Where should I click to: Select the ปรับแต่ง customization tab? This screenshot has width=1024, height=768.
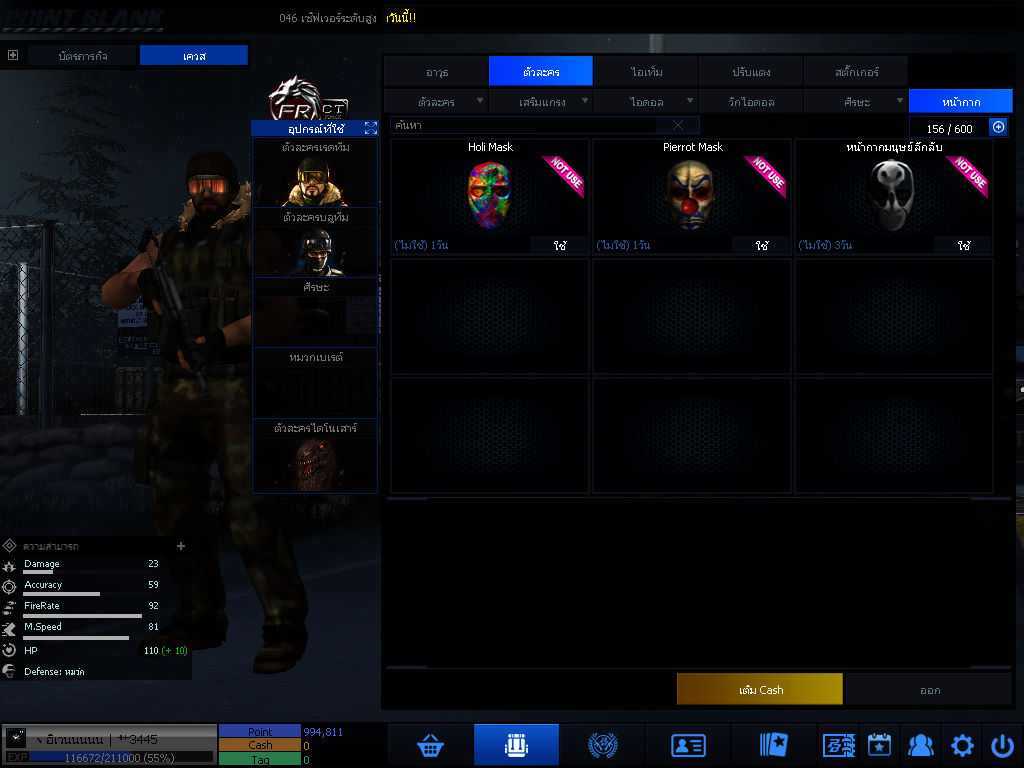point(751,72)
